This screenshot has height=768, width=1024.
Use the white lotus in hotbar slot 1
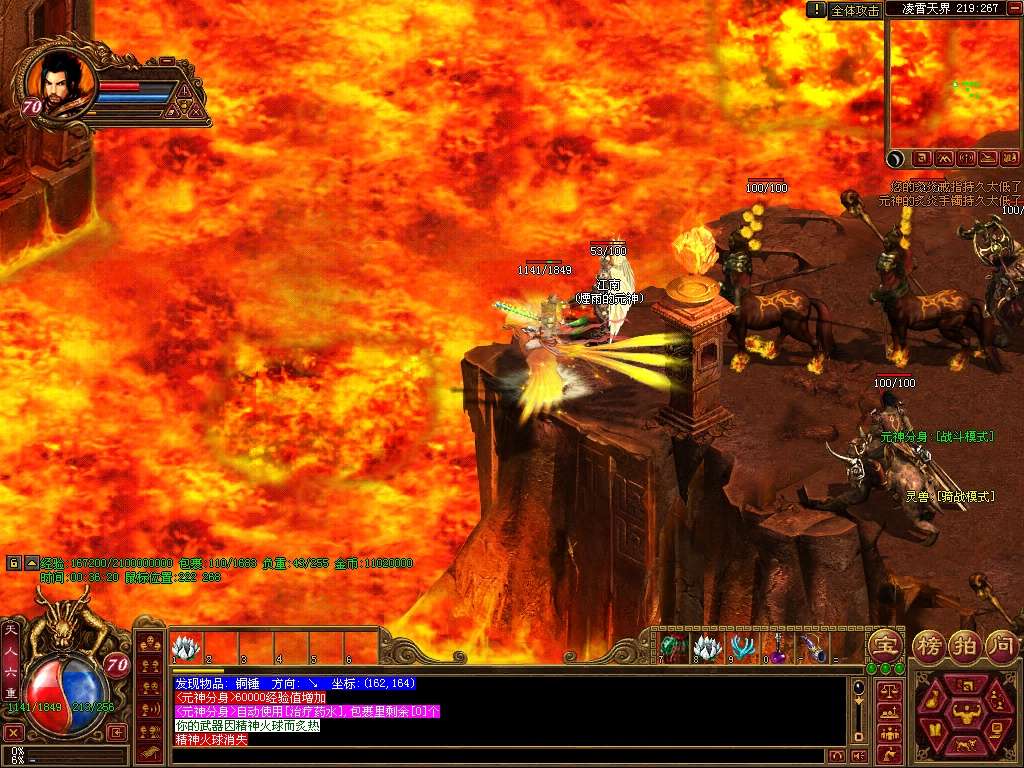[x=187, y=648]
